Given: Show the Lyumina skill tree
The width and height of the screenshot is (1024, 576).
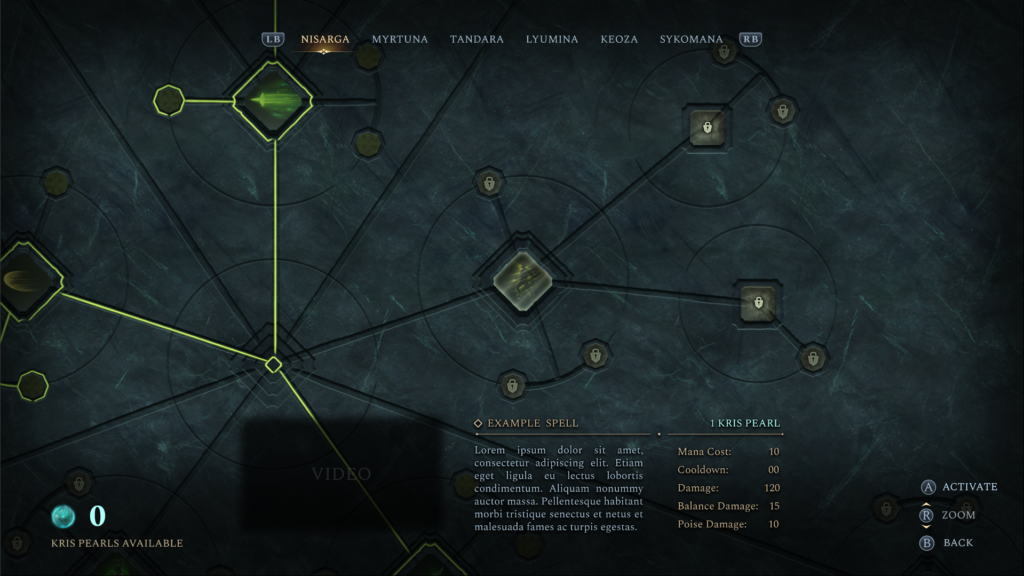Looking at the screenshot, I should 552,40.
